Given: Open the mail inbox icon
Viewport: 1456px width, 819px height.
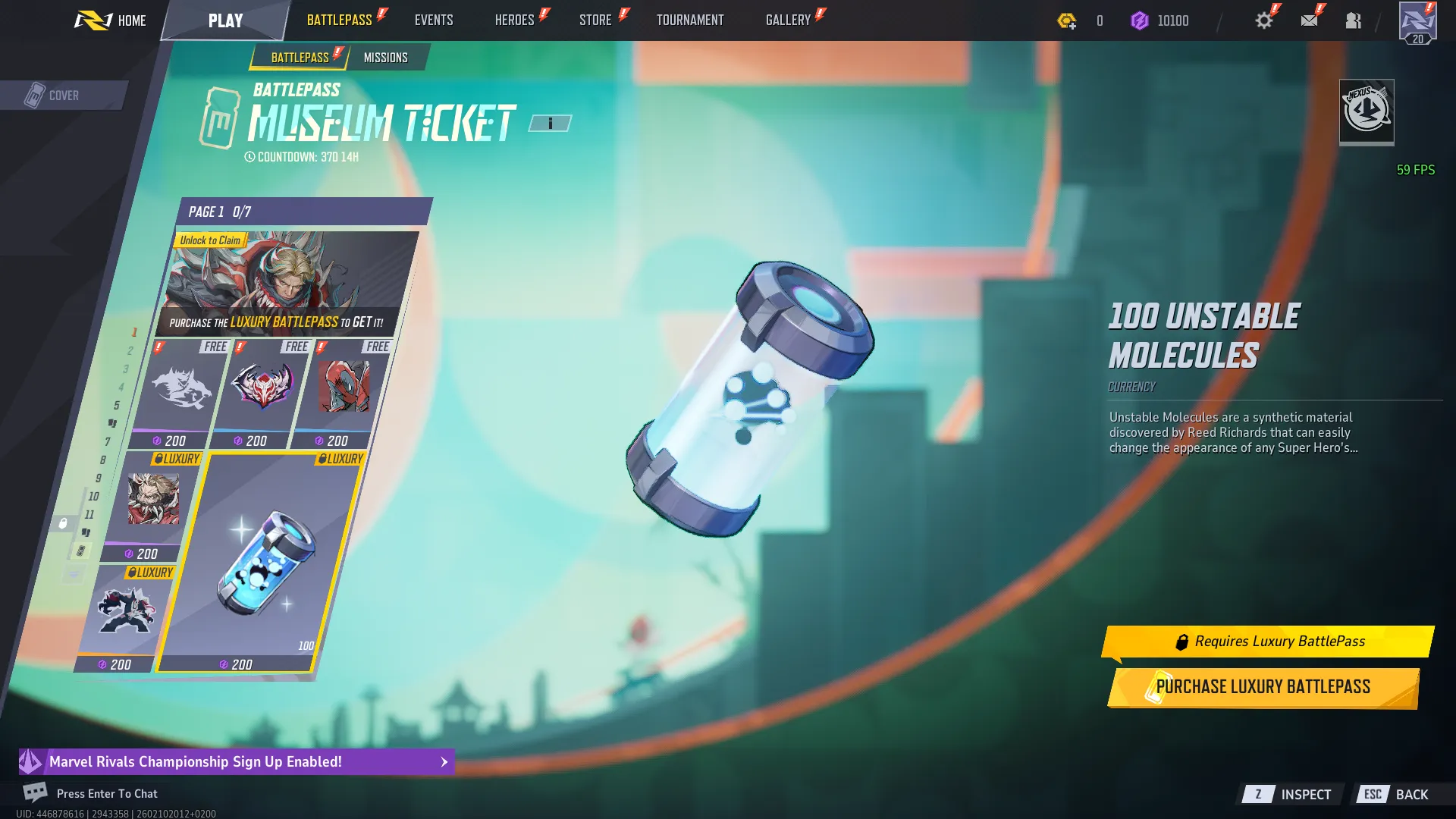Looking at the screenshot, I should tap(1310, 20).
